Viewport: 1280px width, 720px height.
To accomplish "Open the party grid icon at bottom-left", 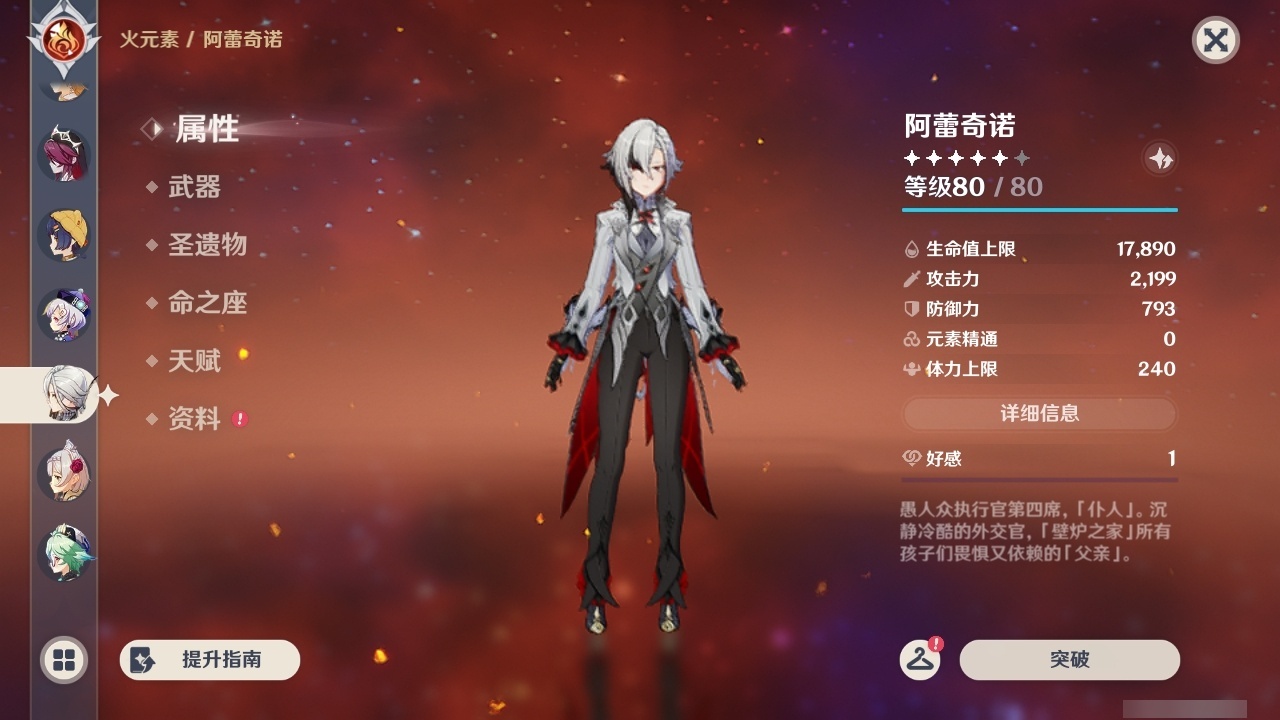I will point(62,660).
